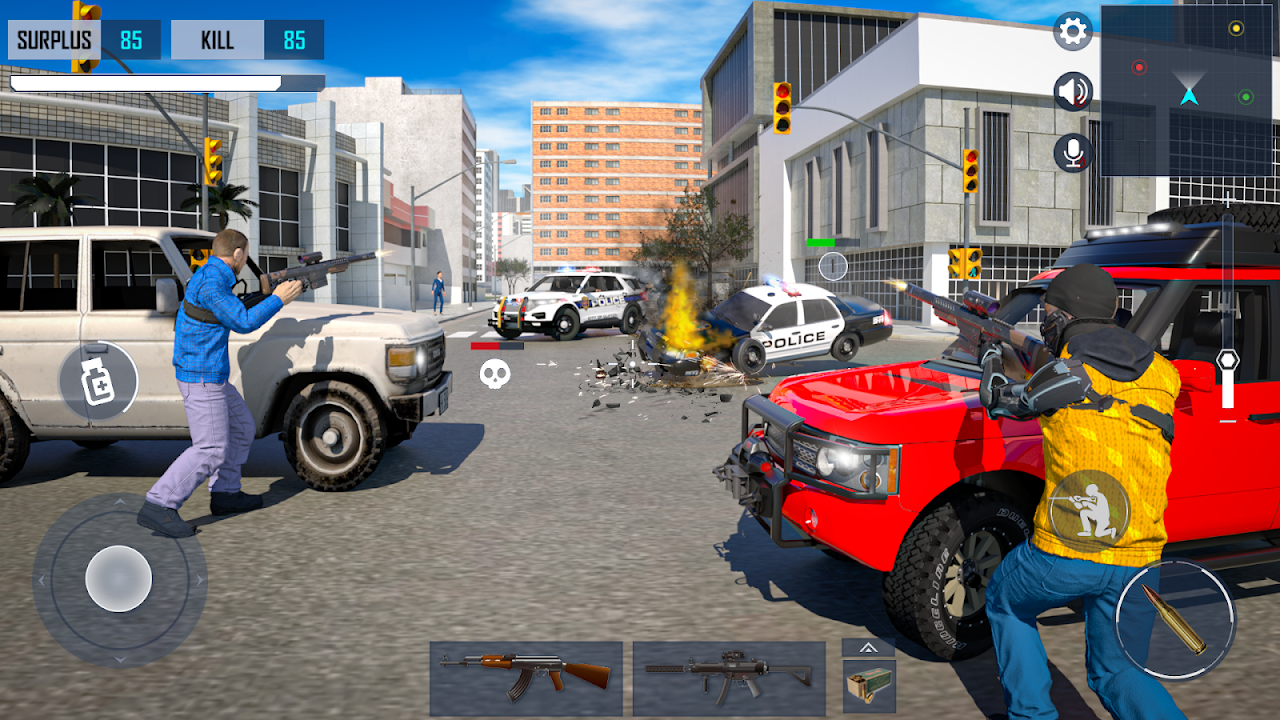Expand the arrow above the ammo box

pyautogui.click(x=868, y=648)
